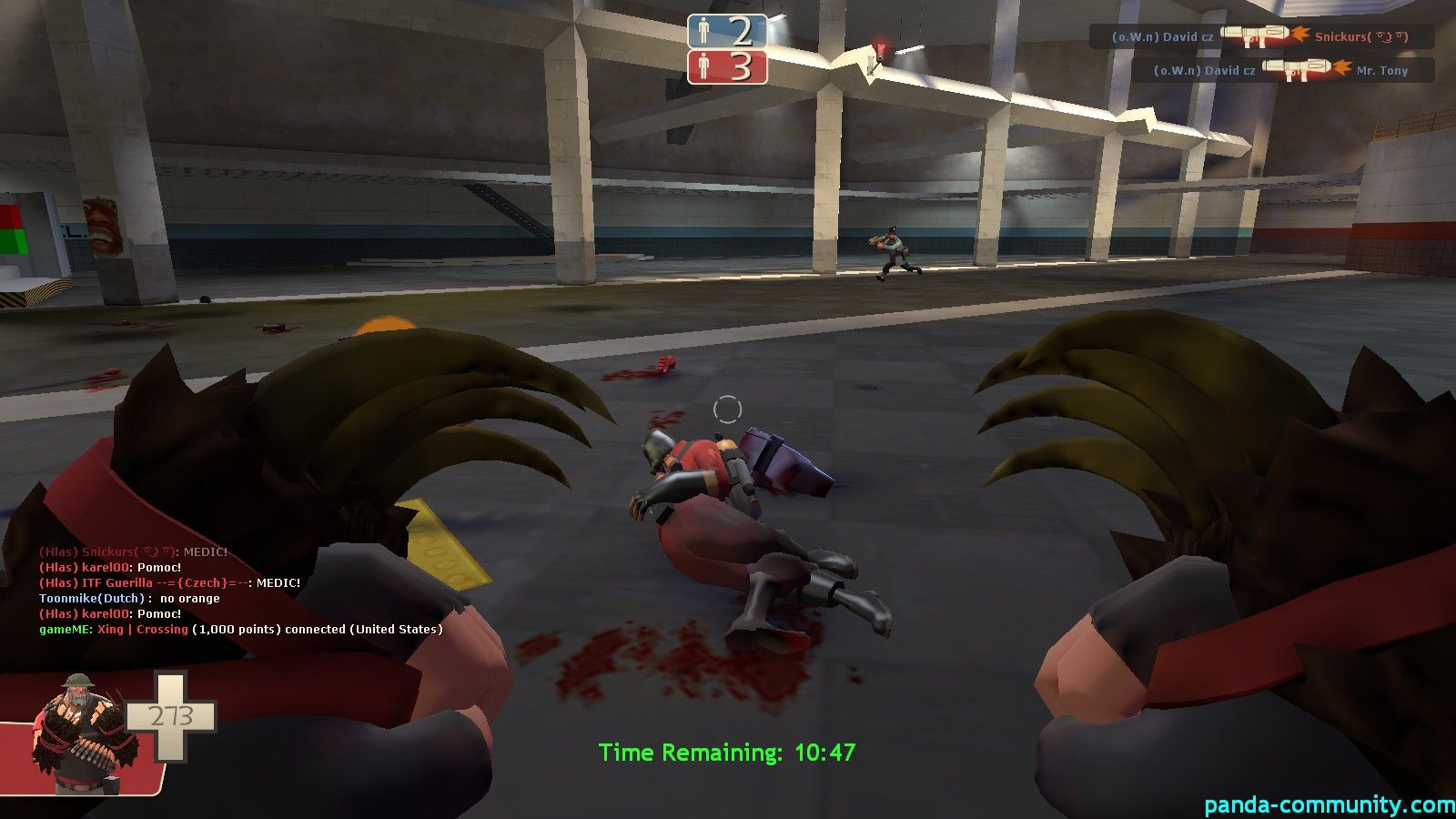
Task: Click the crosshair circle at screen center
Action: click(x=728, y=409)
